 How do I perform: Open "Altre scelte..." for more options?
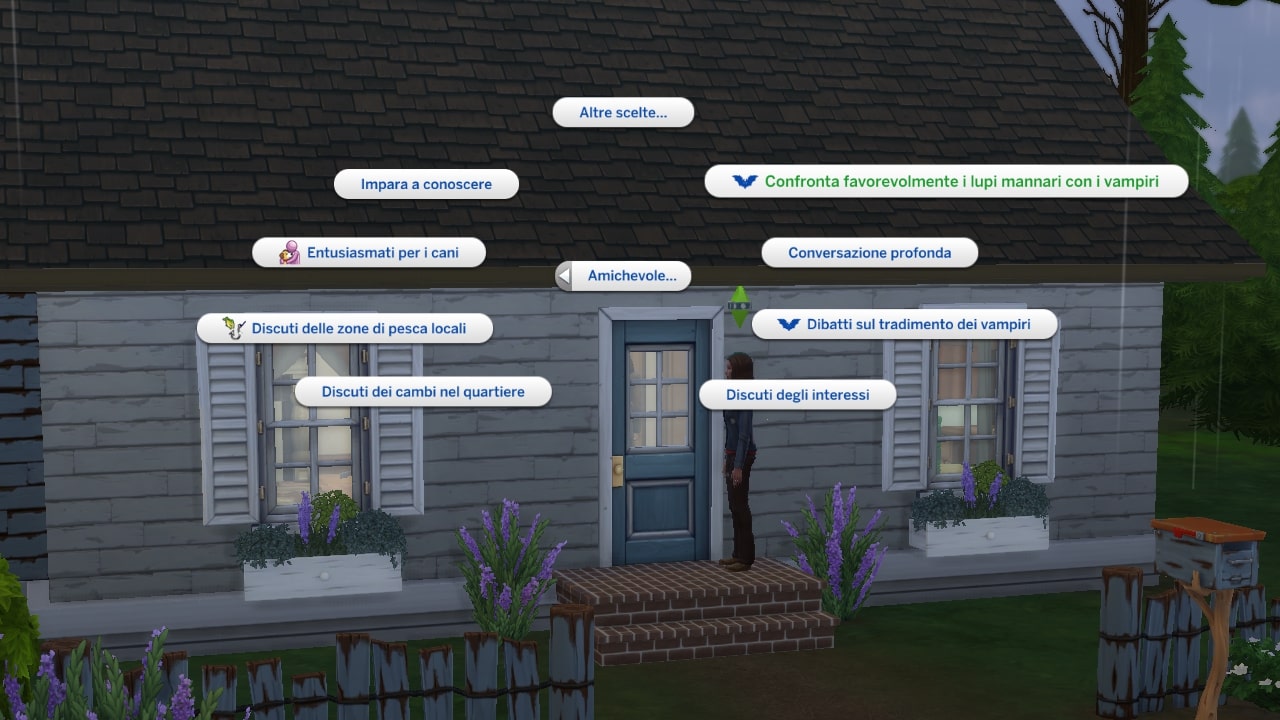[x=623, y=112]
